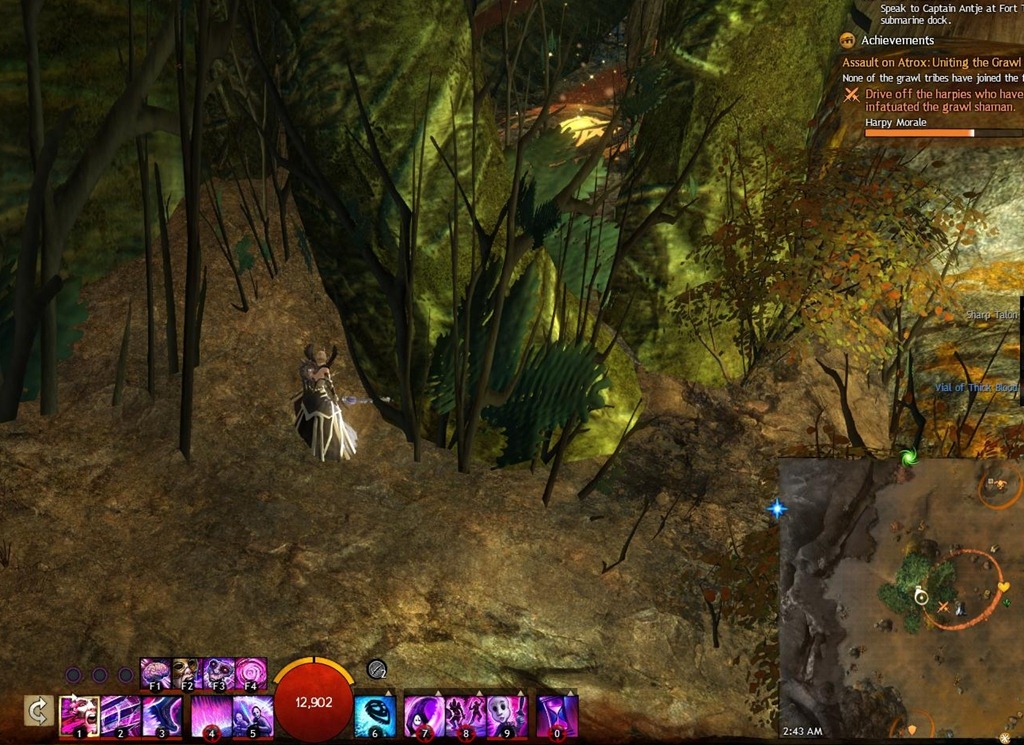Trigger utility skill 9 white mask
The image size is (1024, 745).
coord(506,716)
